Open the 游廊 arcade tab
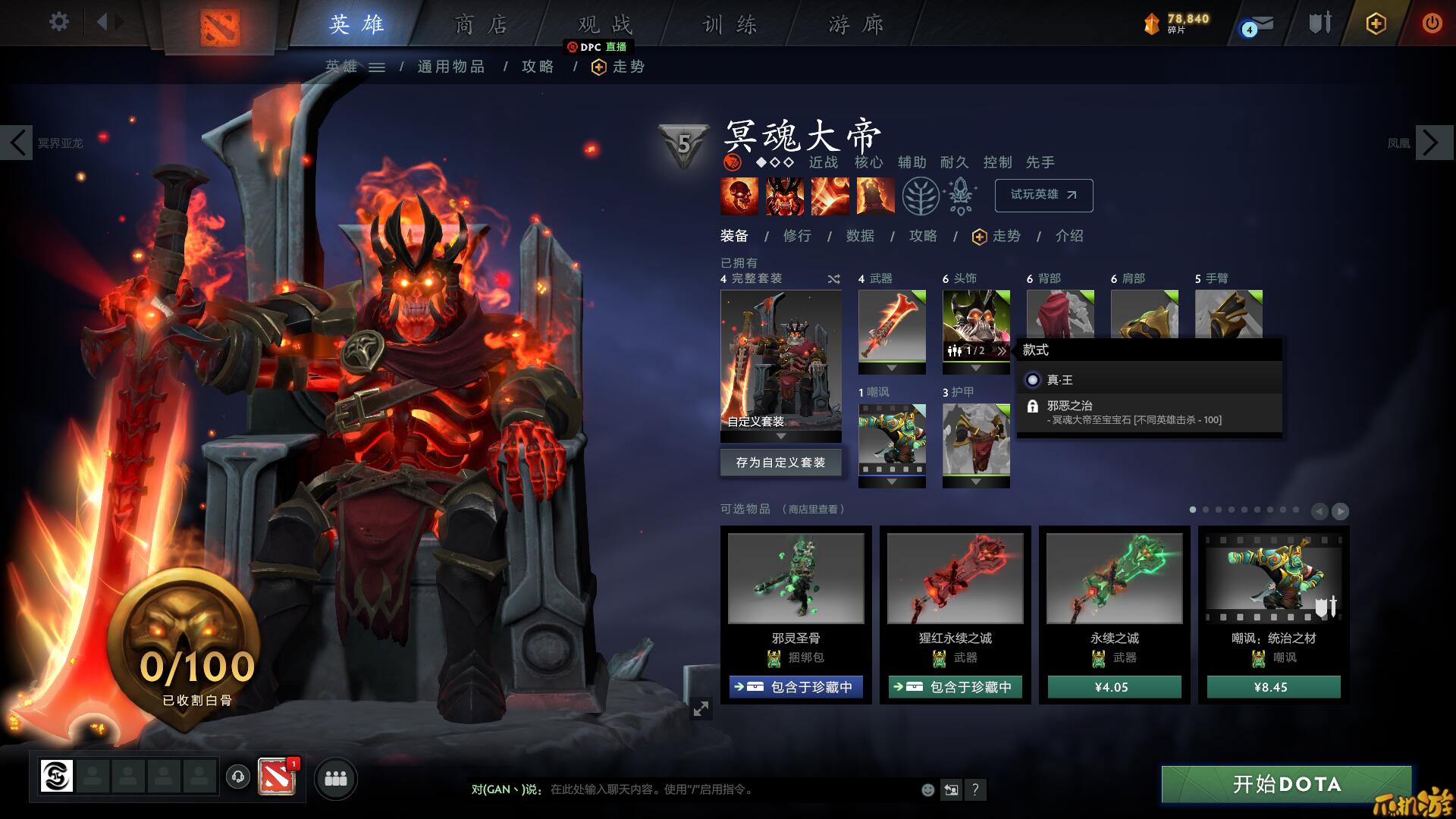1456x819 pixels. pos(856,25)
